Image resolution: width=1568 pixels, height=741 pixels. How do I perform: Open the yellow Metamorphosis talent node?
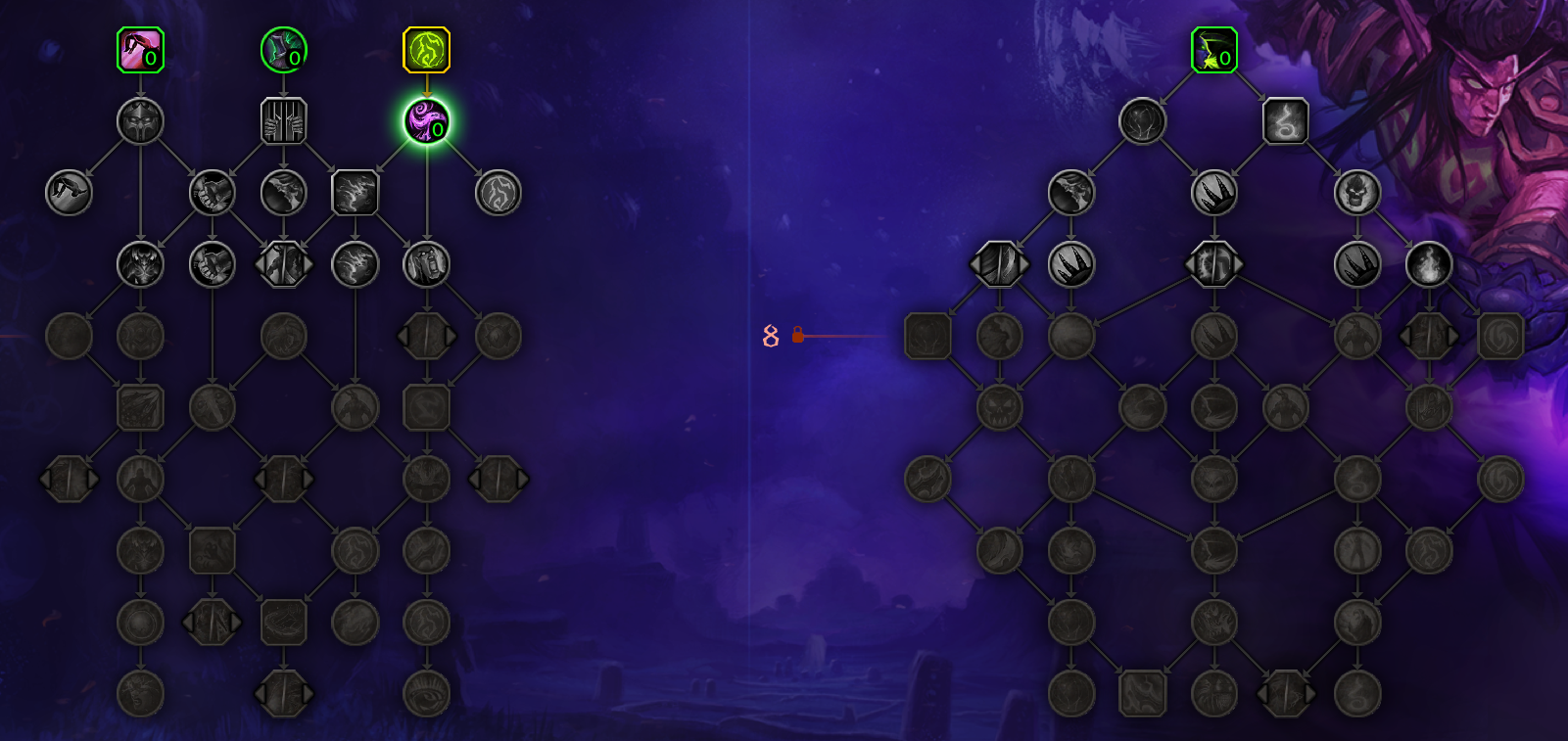click(x=426, y=48)
